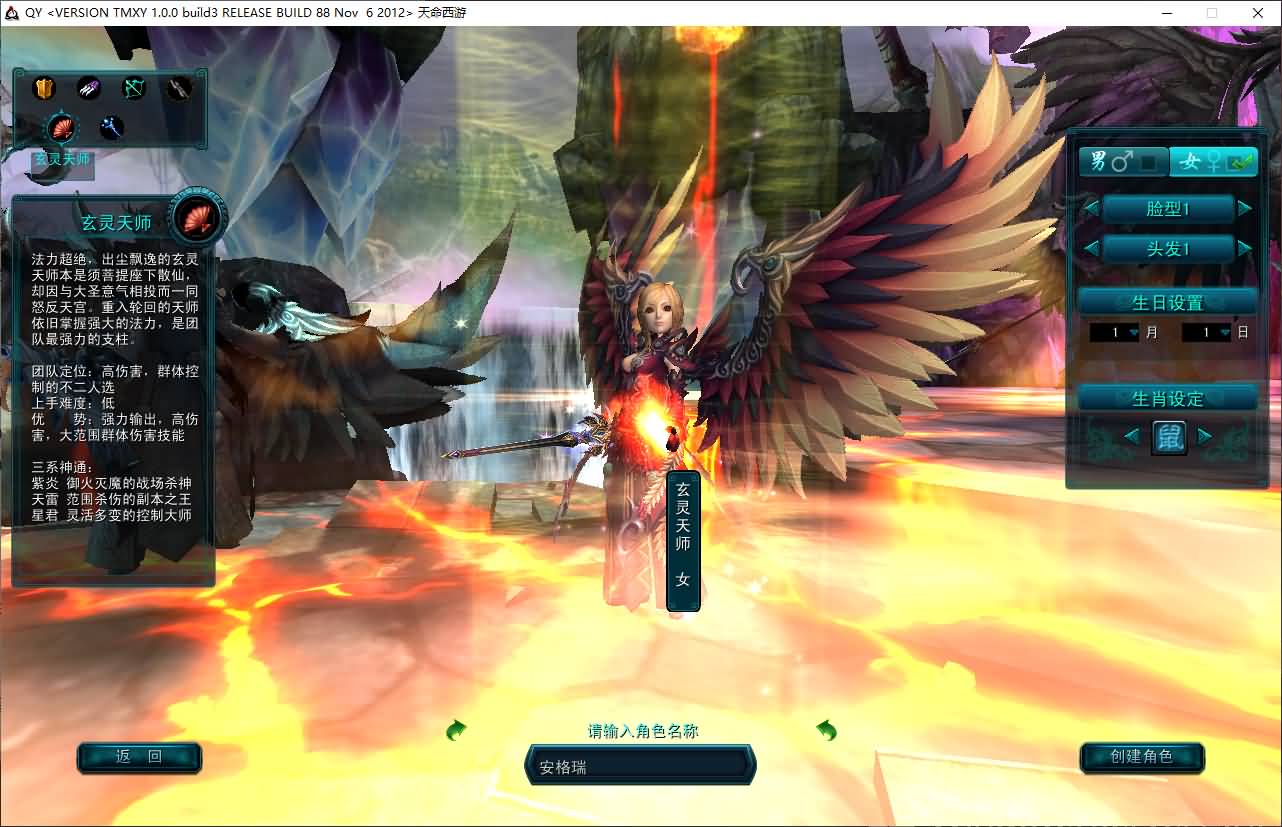Select the next zodiac (生肖) sign
The width and height of the screenshot is (1282, 827).
coord(1205,436)
